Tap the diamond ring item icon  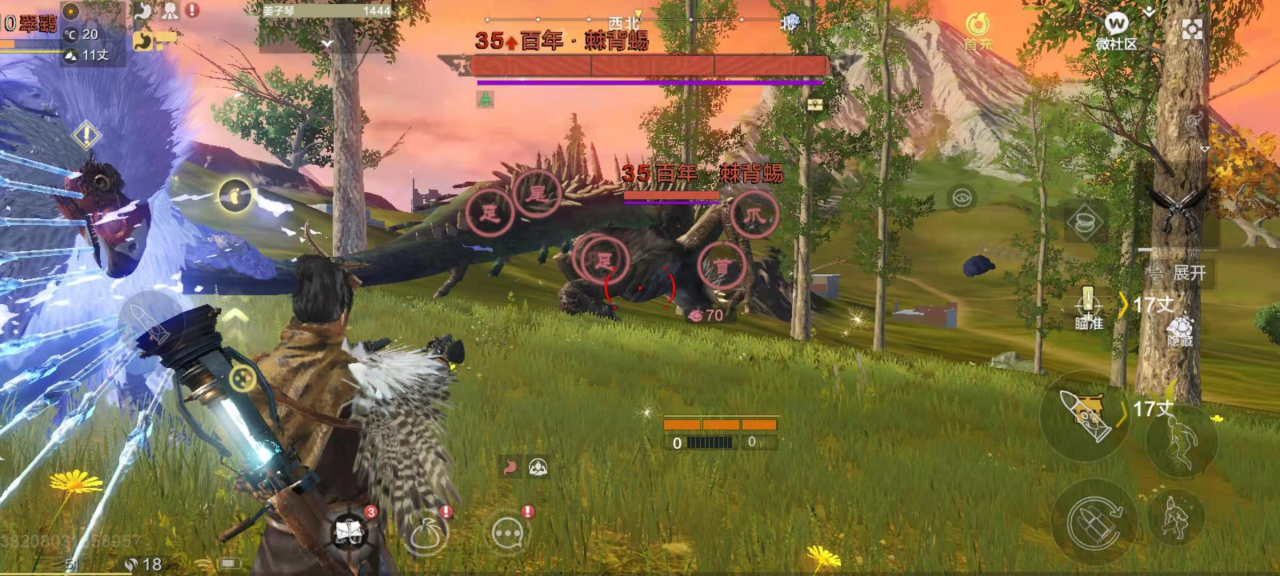coord(1085,221)
